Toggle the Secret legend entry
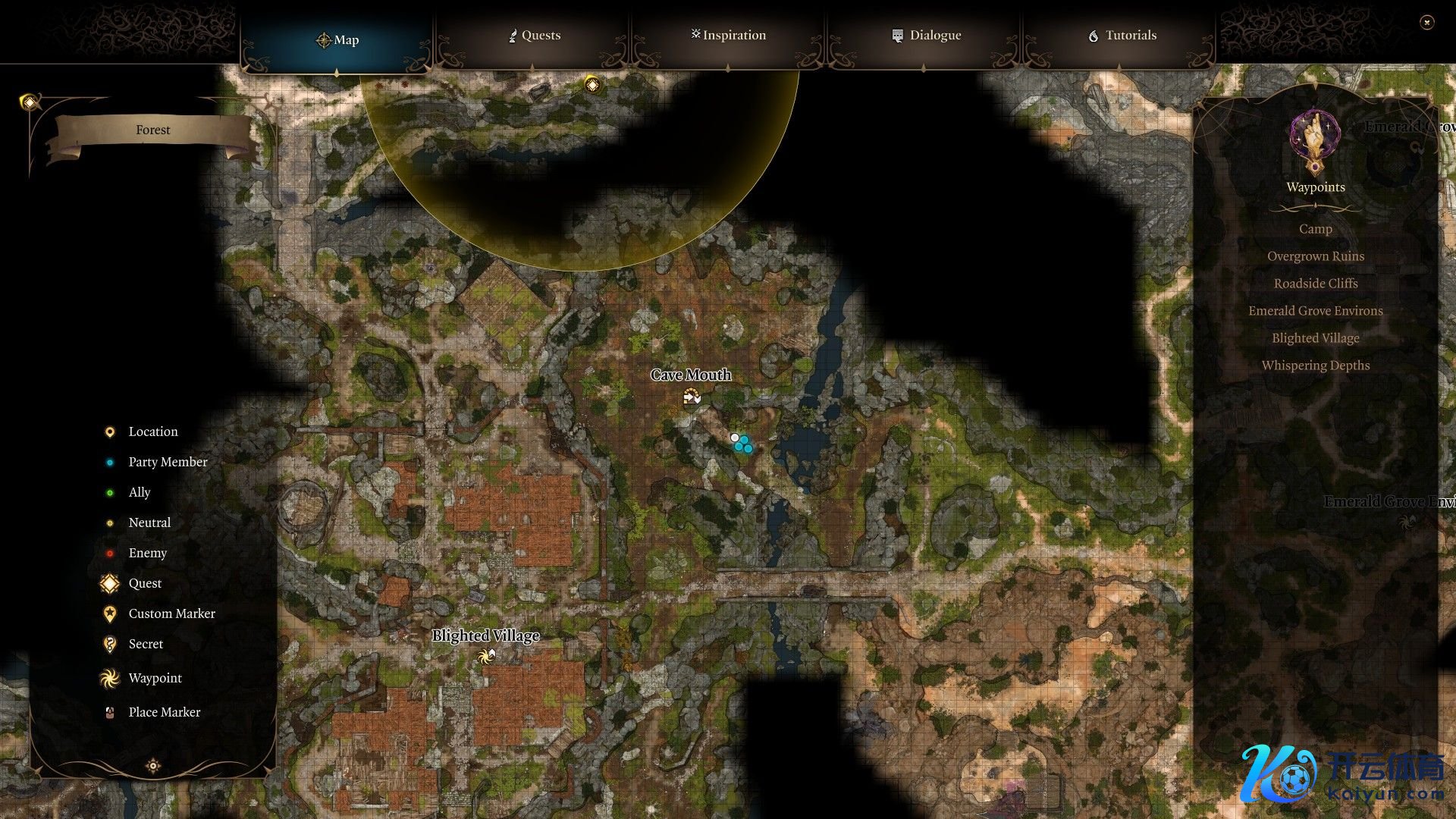This screenshot has height=819, width=1456. [x=146, y=644]
